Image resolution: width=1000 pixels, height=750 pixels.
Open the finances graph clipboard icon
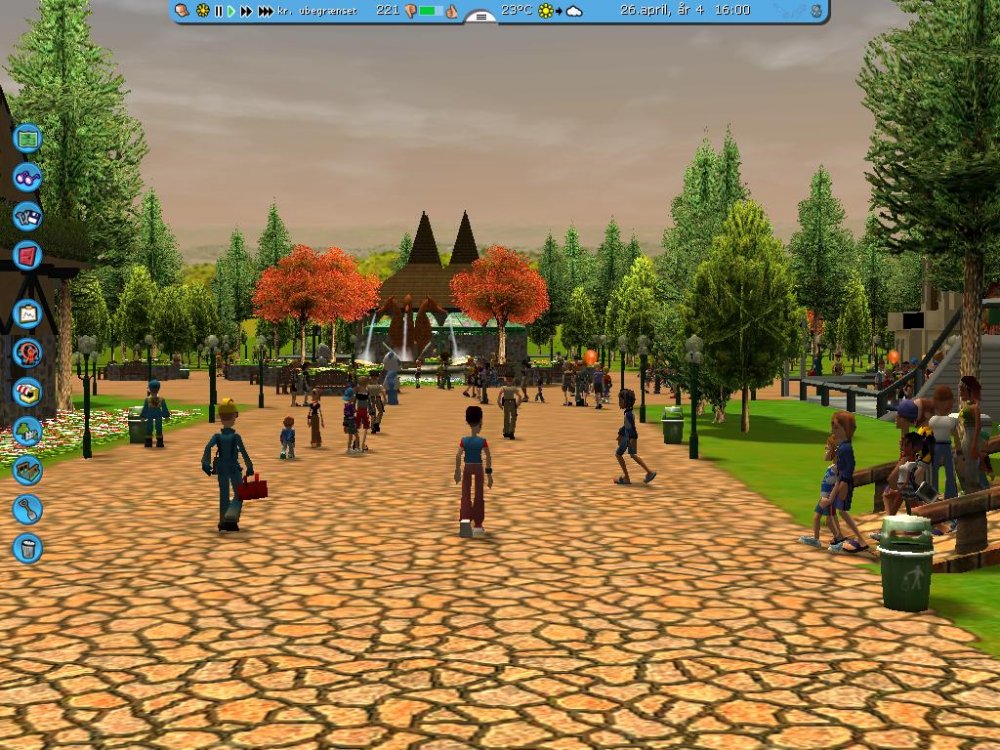(x=28, y=313)
